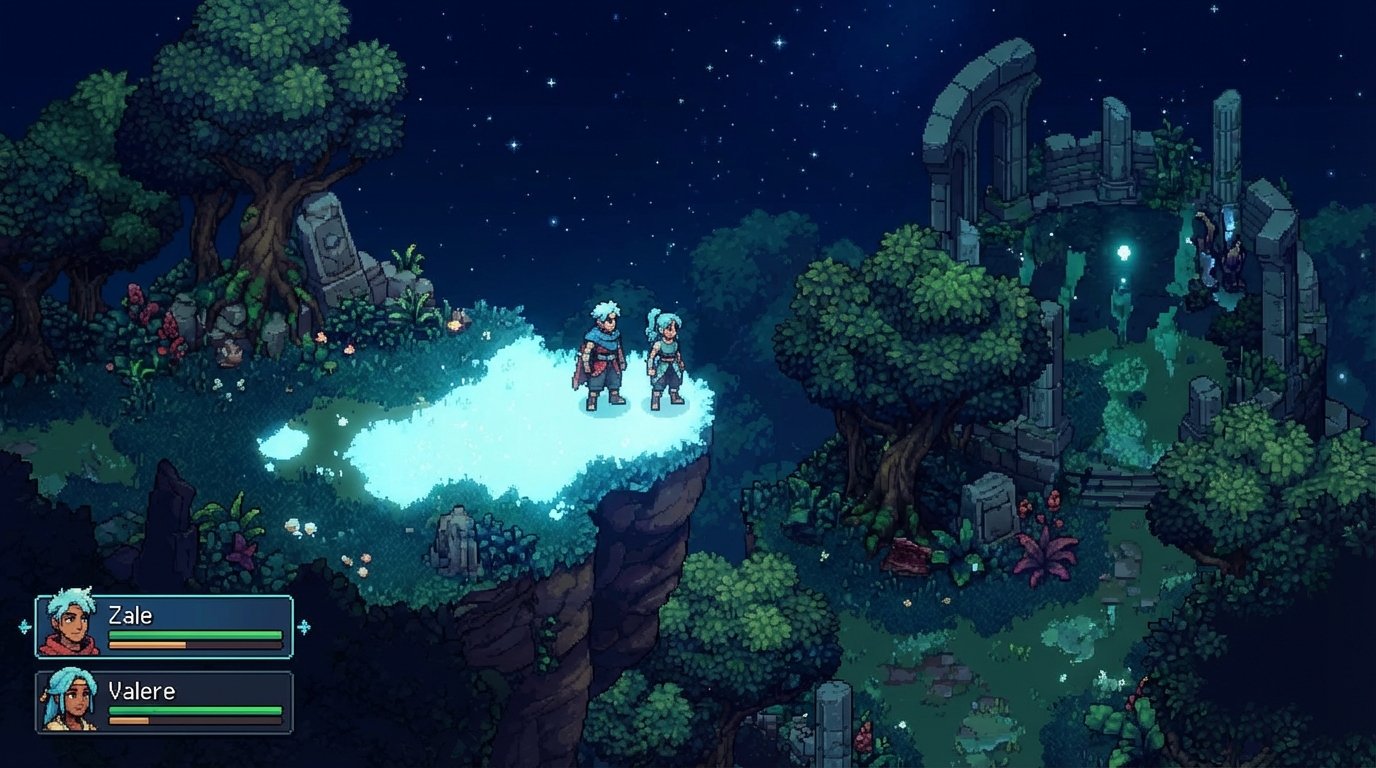1376x768 pixels.
Task: Click the name label reading Valere
Action: click(142, 691)
